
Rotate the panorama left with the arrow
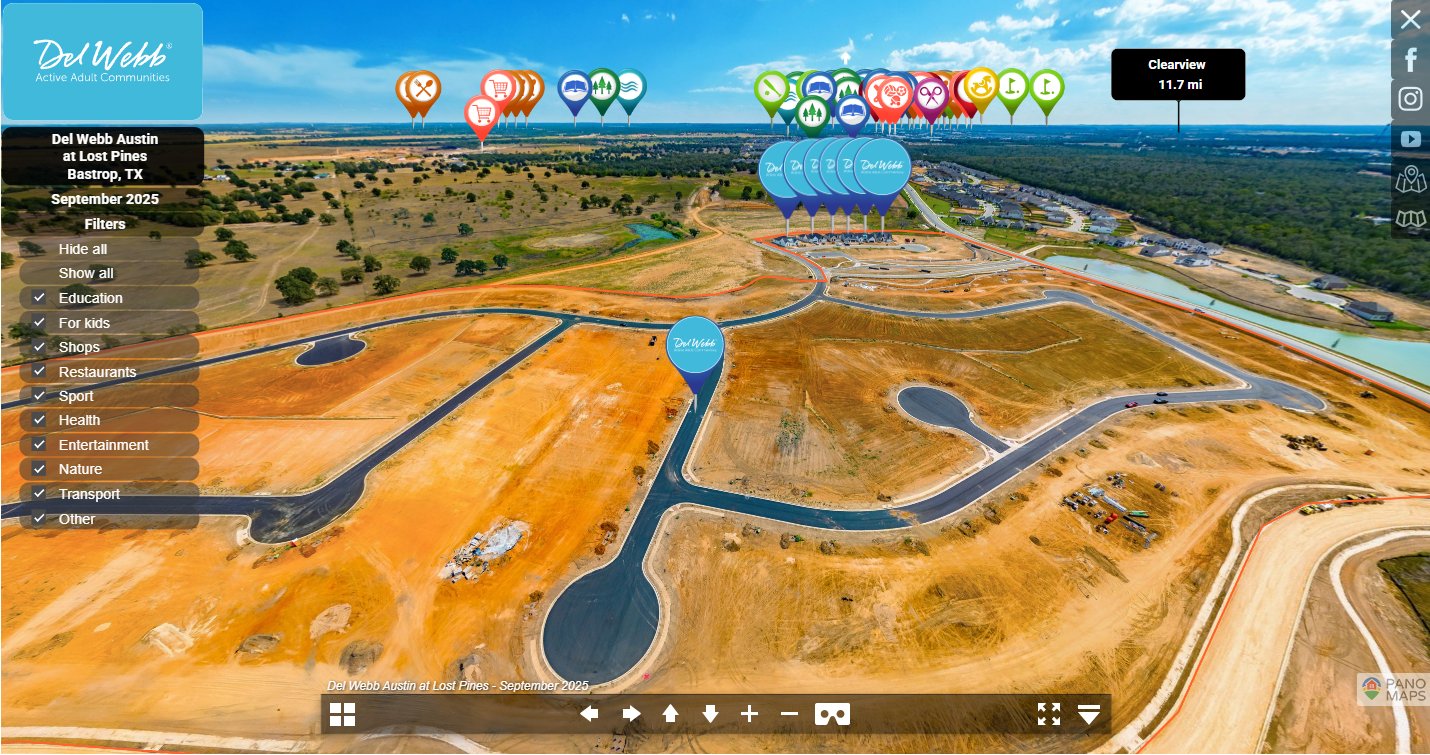pos(589,714)
